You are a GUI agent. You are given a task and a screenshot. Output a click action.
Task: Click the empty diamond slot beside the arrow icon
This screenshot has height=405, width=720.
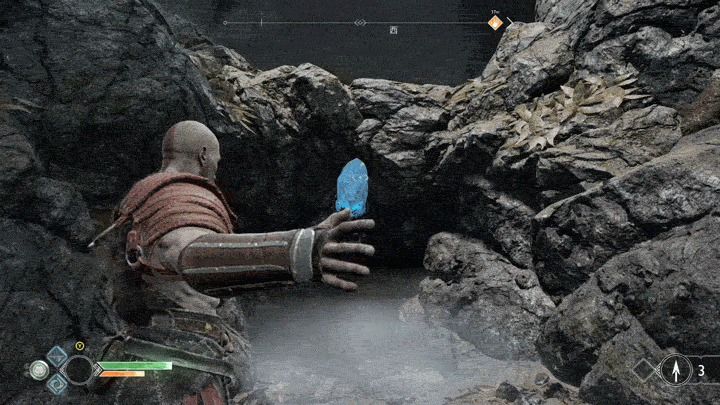click(643, 370)
